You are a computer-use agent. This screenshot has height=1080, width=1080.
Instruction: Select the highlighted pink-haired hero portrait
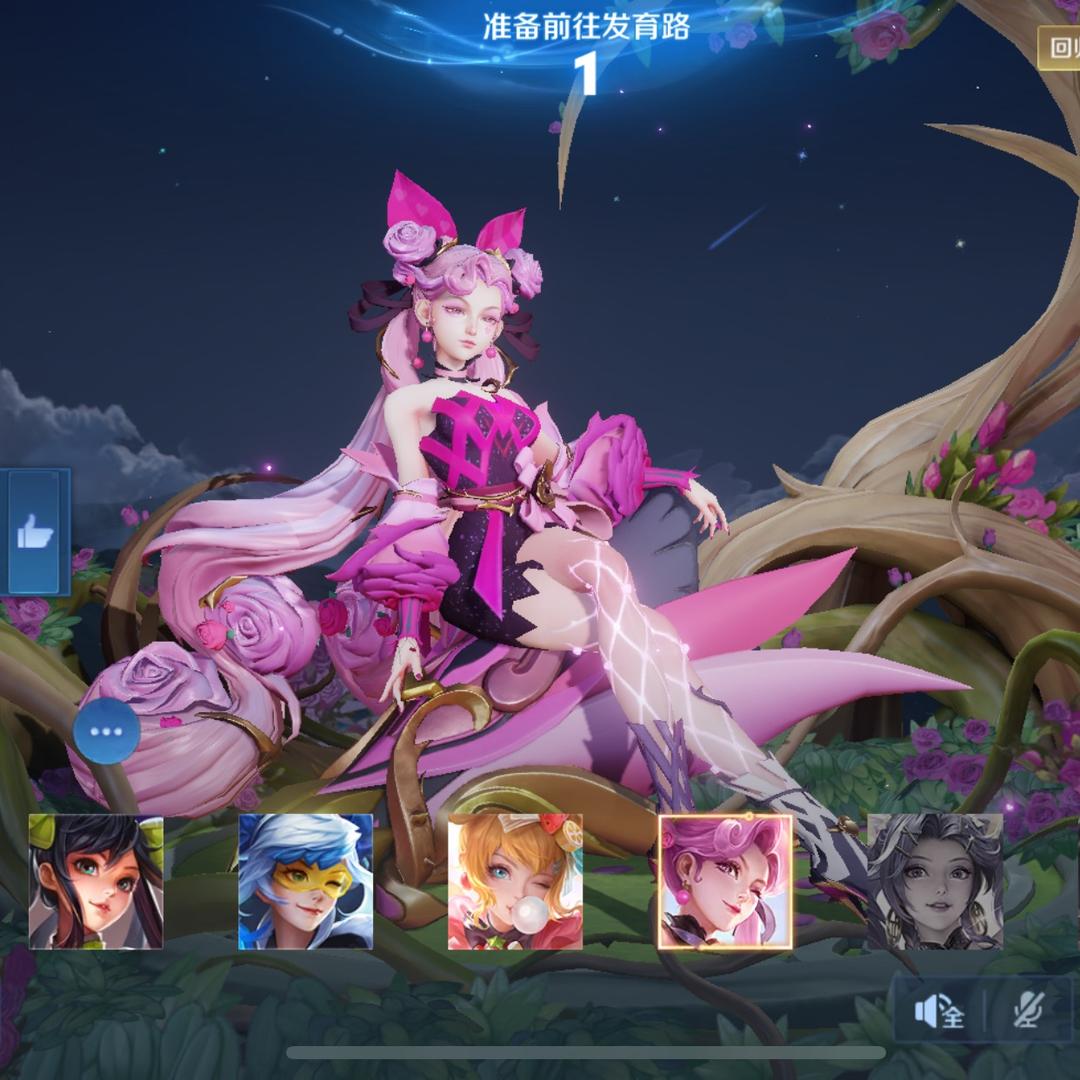tap(725, 881)
